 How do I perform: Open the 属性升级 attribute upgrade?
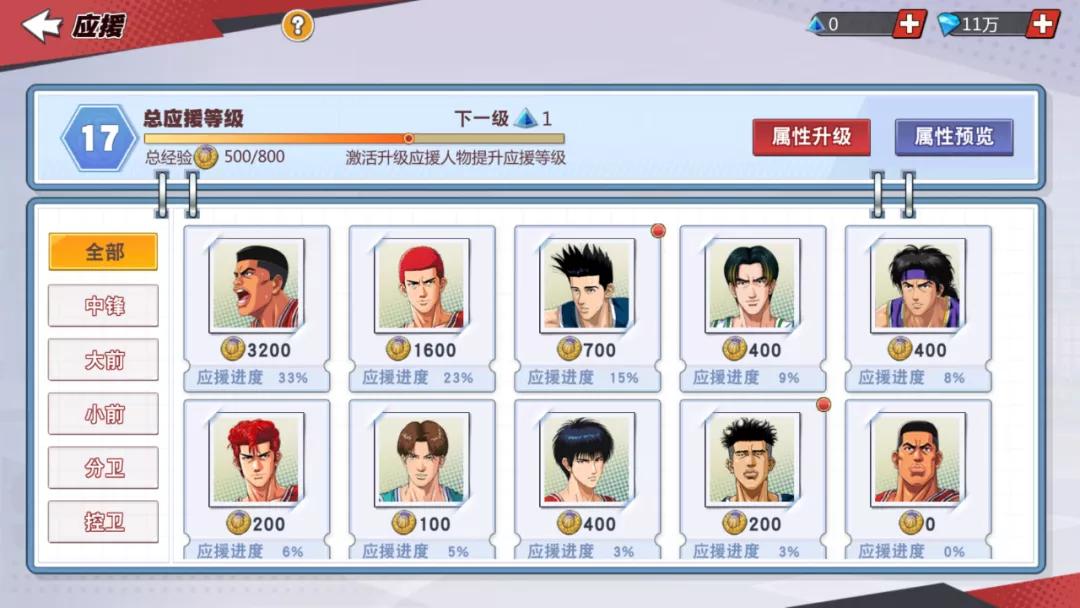811,137
